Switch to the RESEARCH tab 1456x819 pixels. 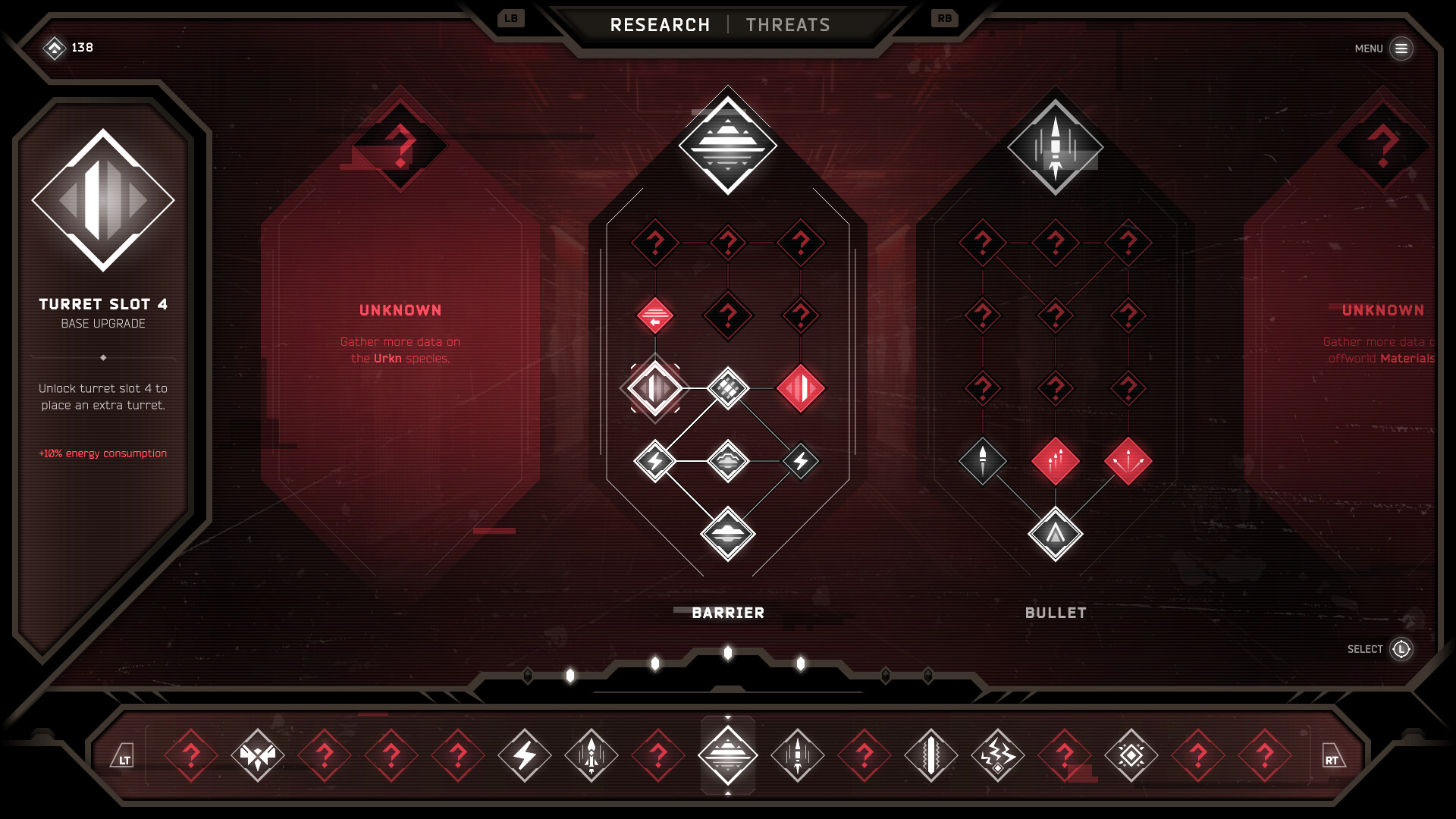(661, 24)
